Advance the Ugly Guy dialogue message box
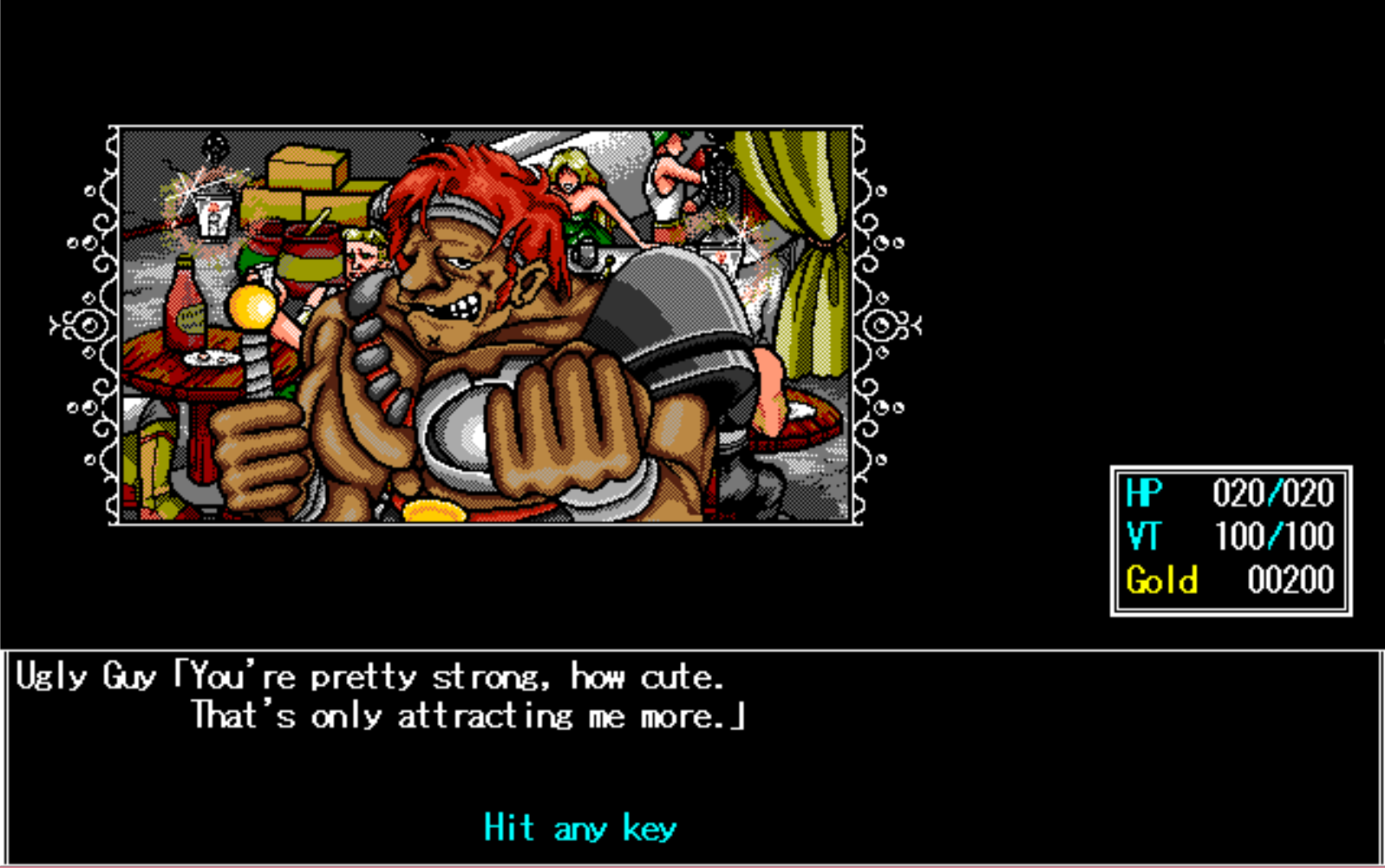 coord(579,828)
